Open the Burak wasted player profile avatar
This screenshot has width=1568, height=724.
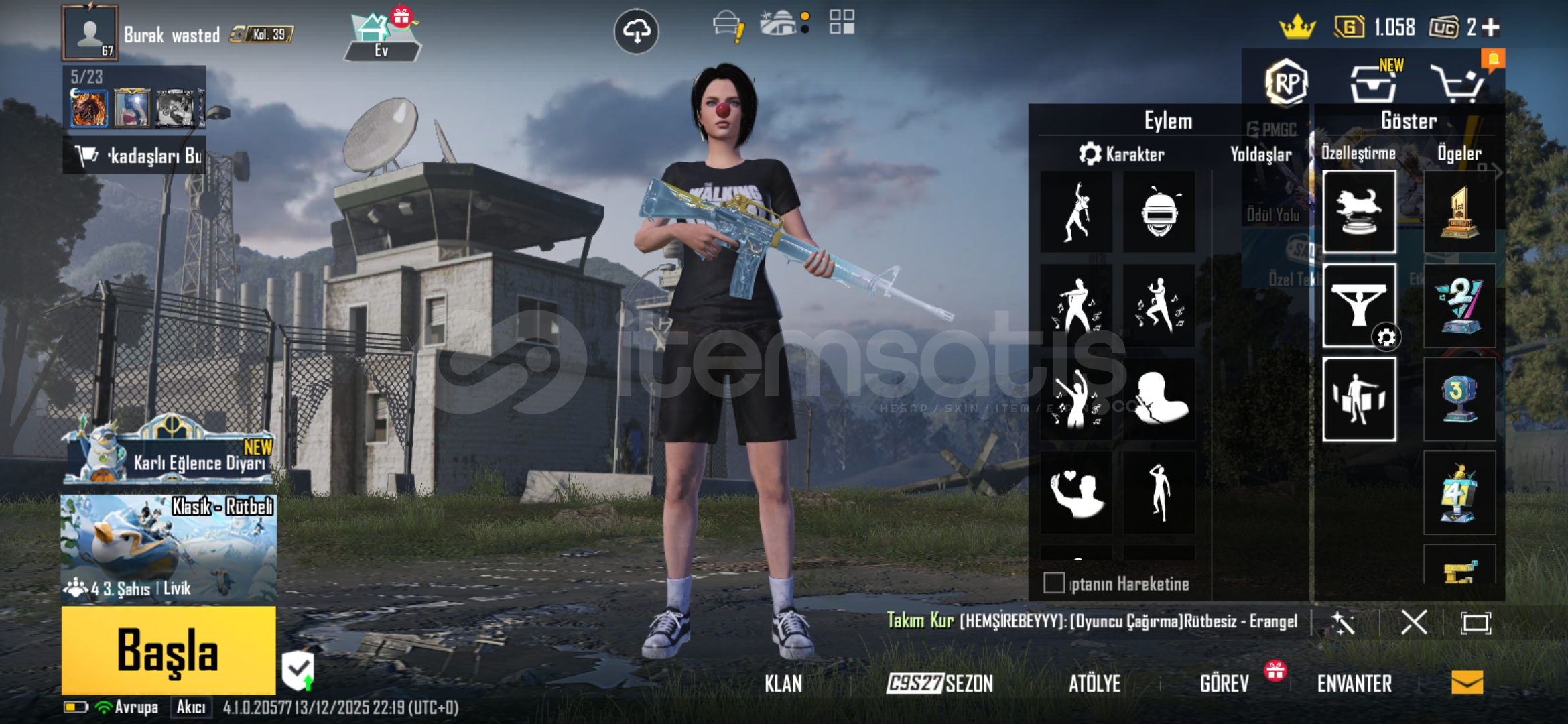(x=89, y=33)
